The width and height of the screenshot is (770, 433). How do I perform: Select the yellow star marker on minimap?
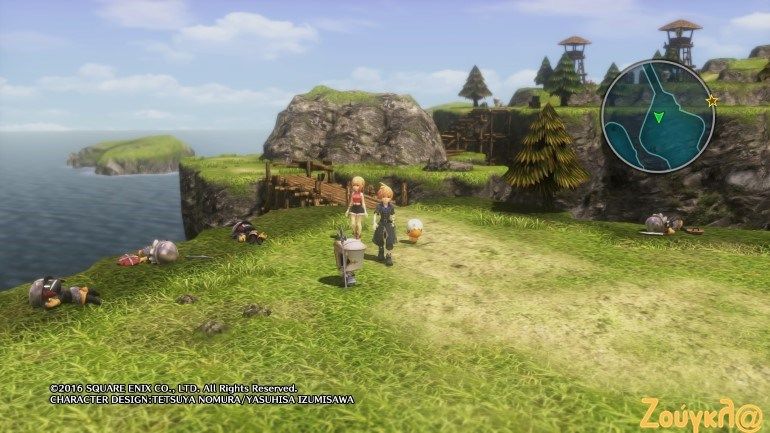click(x=712, y=101)
